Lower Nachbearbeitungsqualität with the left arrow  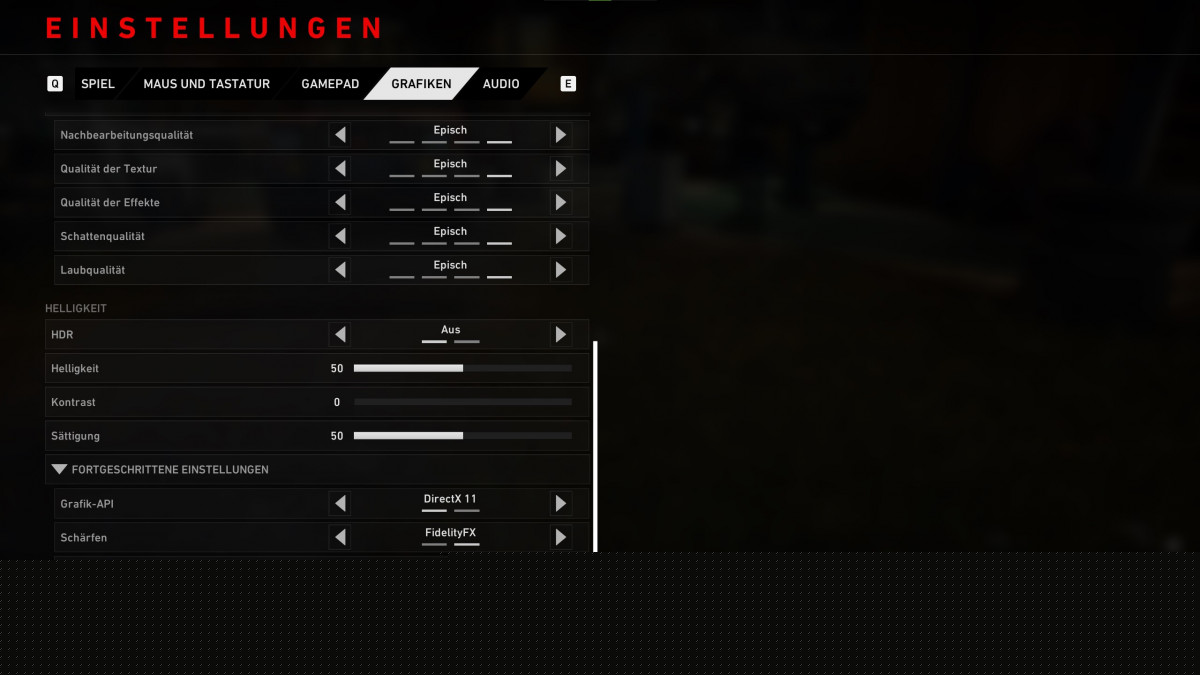pos(340,135)
